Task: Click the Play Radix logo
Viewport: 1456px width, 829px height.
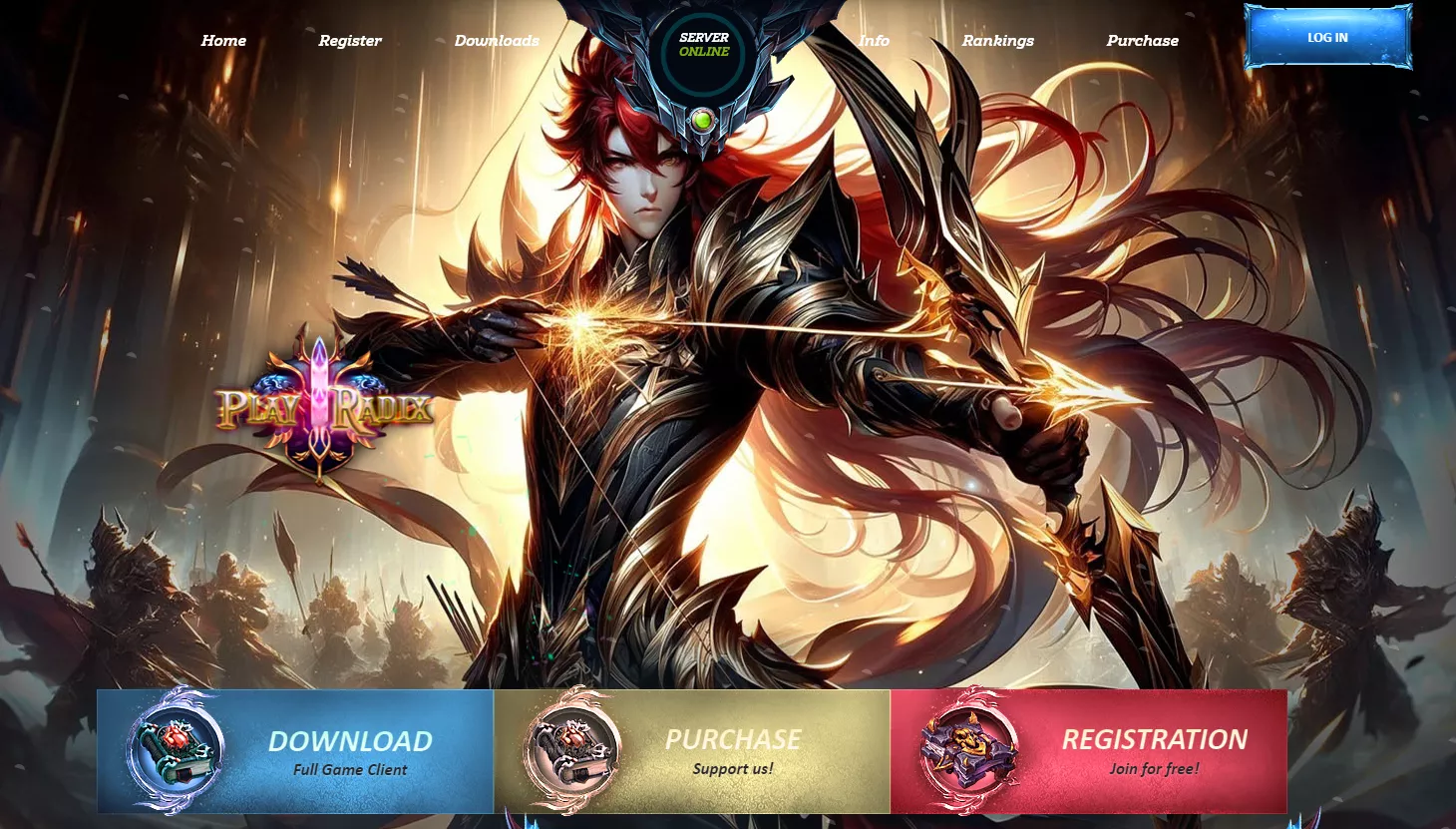Action: point(324,408)
